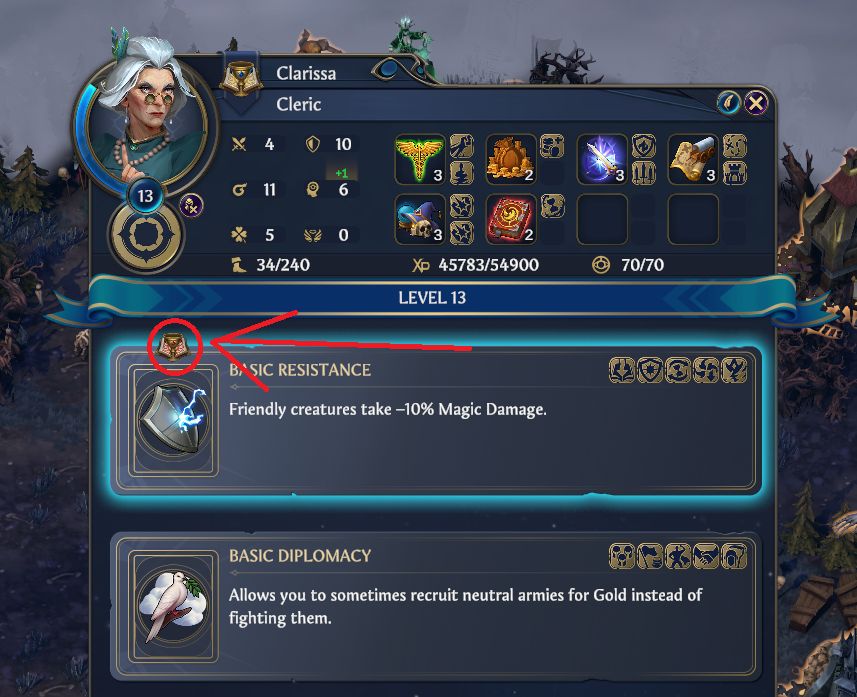Click the scroll map skill icon
Screen dimensions: 857x697
click(x=693, y=159)
